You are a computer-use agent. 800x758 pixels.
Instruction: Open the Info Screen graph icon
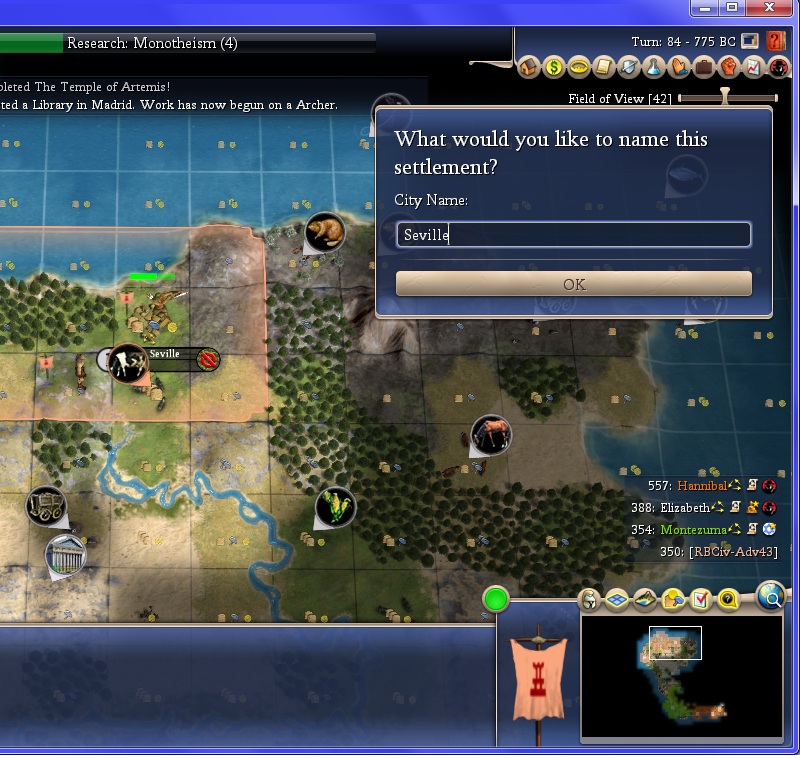(x=754, y=68)
